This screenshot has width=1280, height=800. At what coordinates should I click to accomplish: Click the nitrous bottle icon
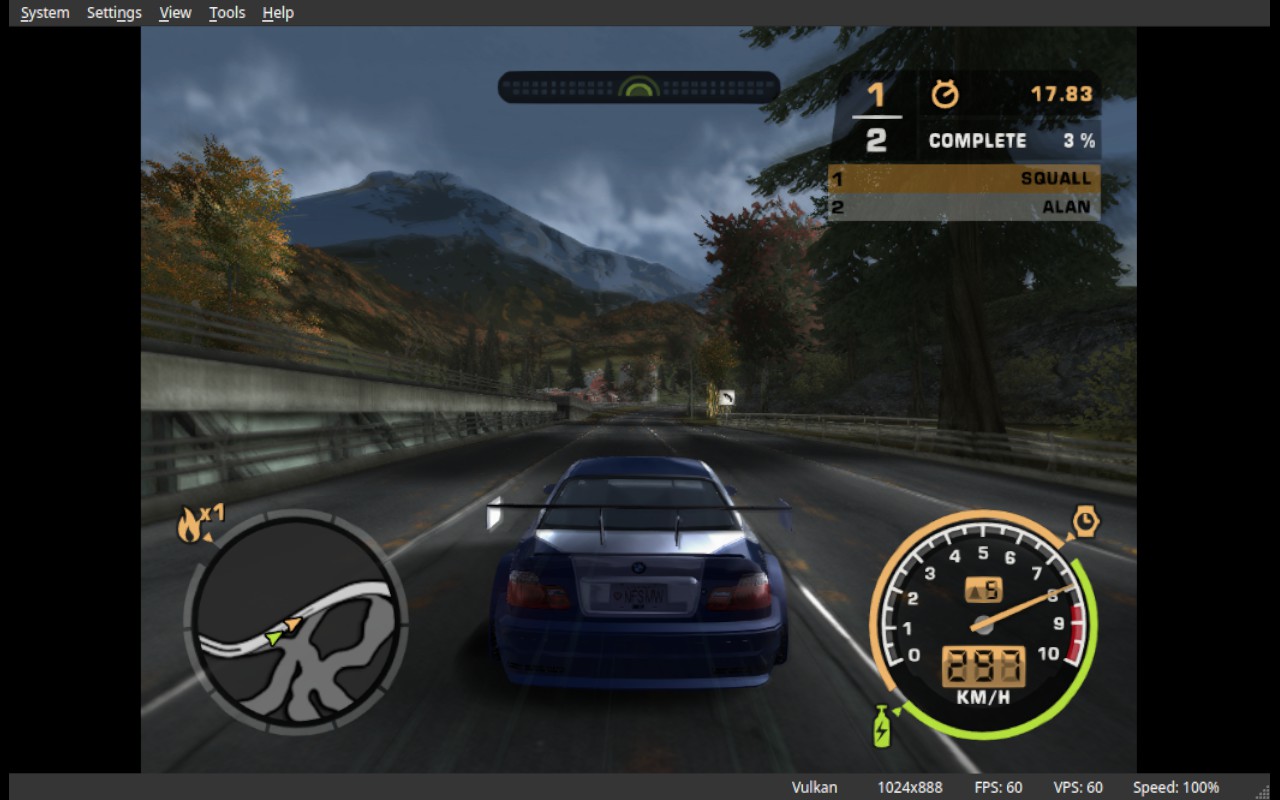882,727
